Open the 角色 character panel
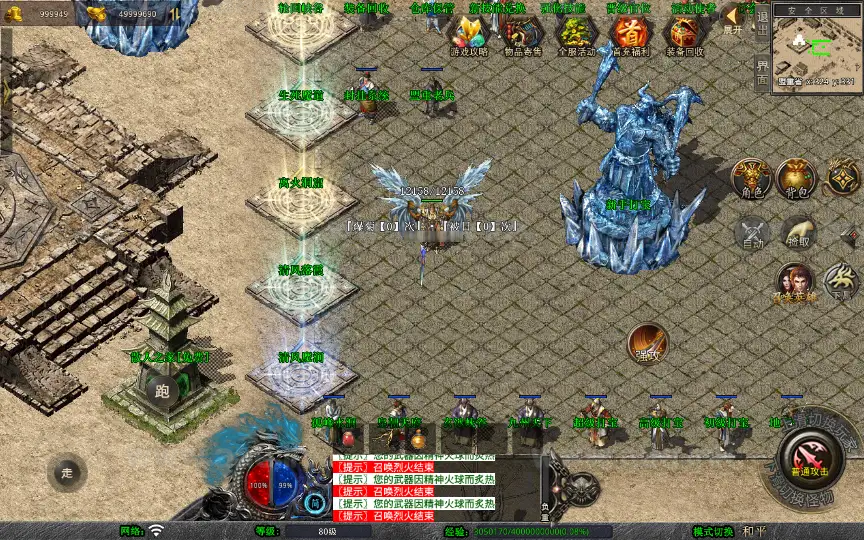 tap(752, 178)
